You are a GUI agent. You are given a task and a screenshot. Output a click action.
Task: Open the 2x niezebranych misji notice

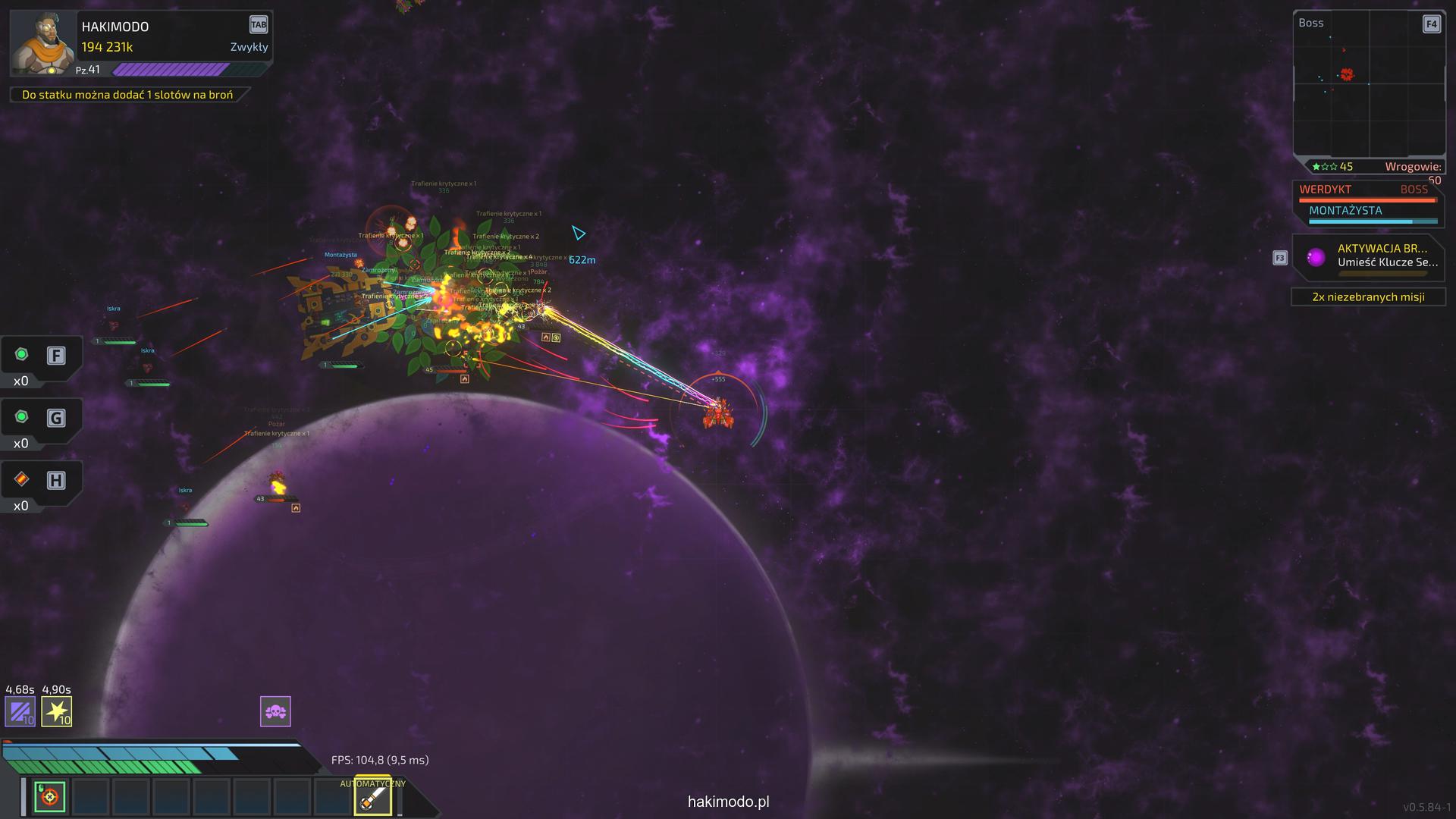1368,297
